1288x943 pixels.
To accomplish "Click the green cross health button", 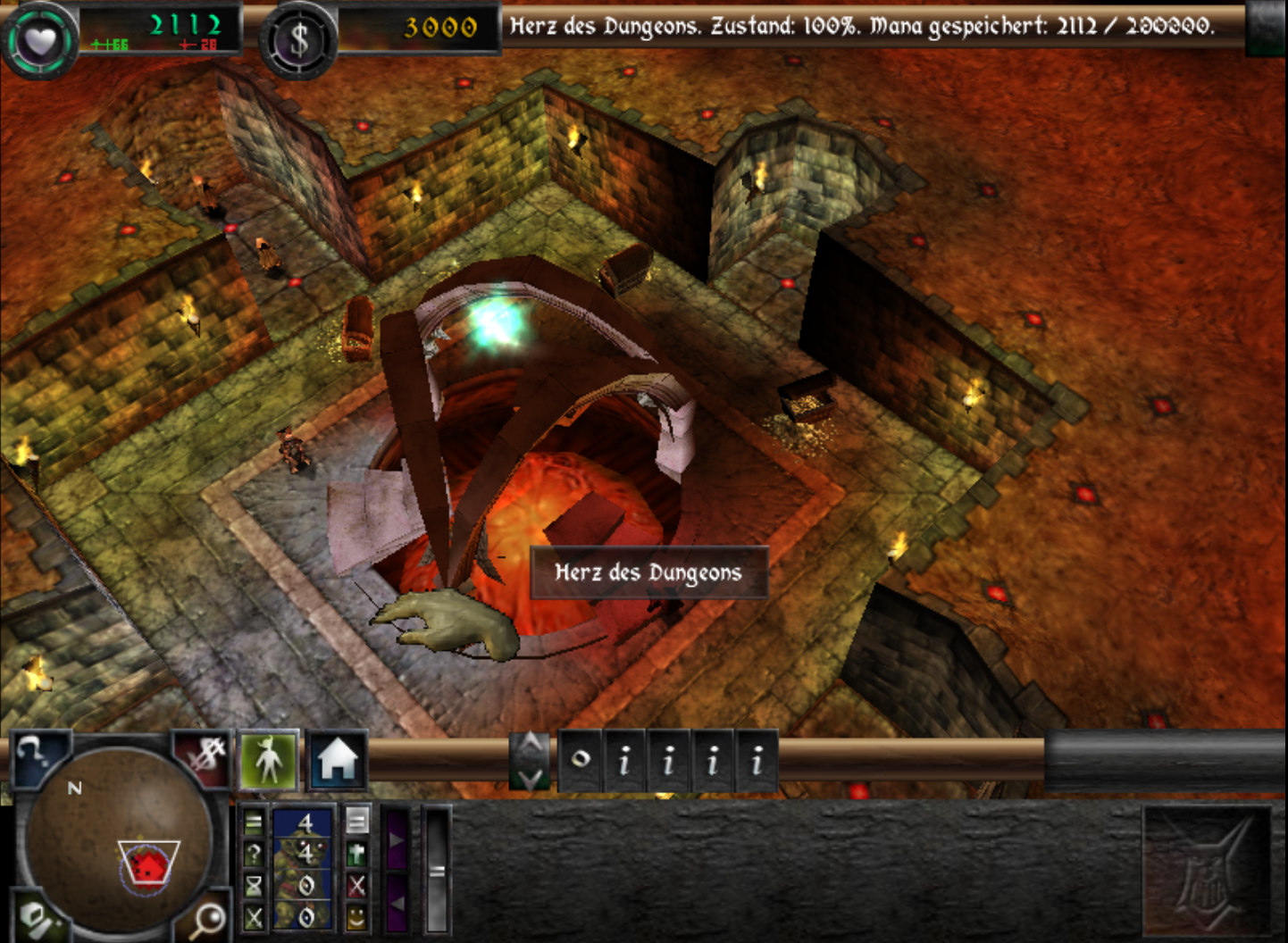I will coord(356,854).
